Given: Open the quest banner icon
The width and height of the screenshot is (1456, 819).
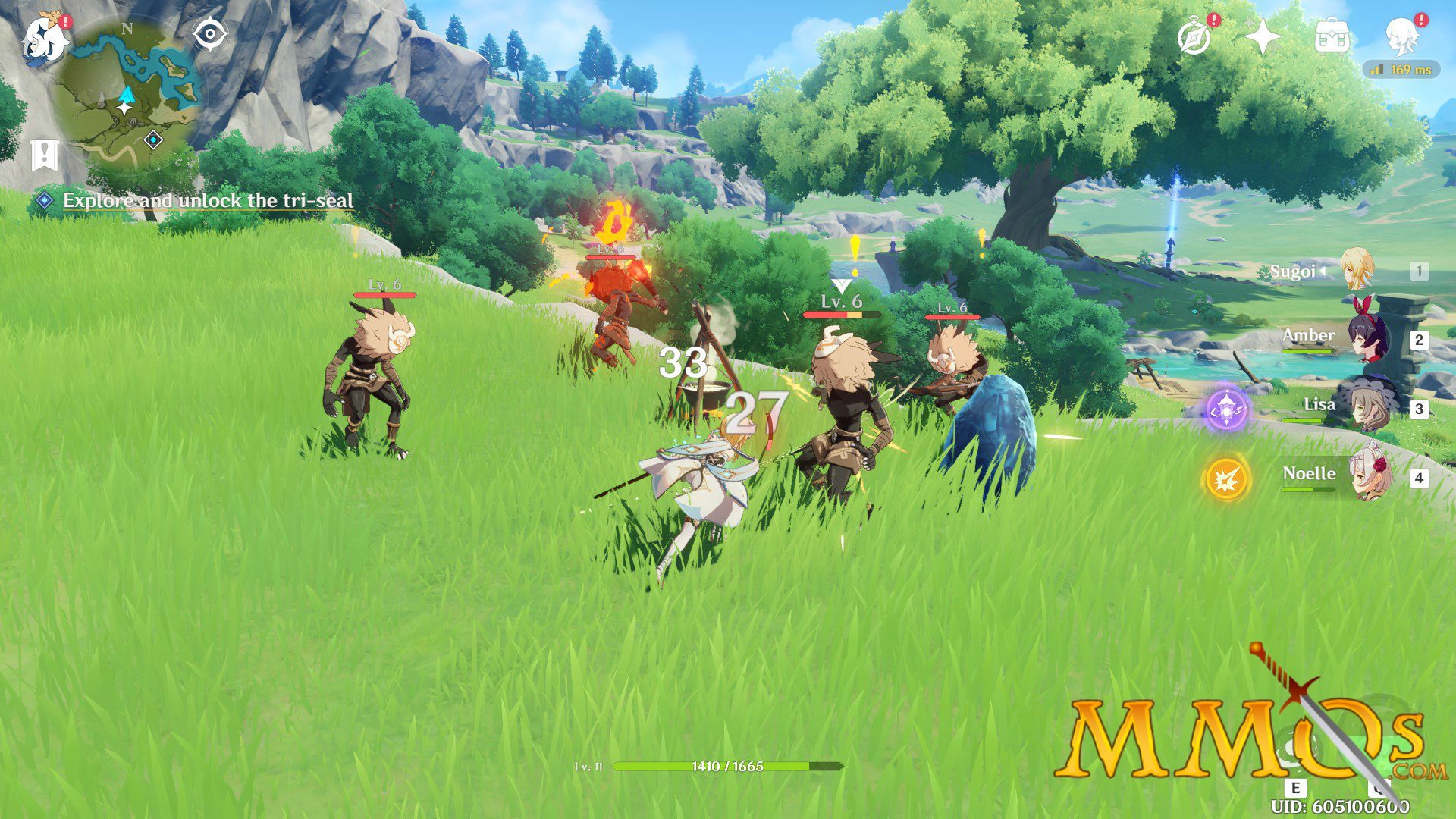Looking at the screenshot, I should click(x=45, y=155).
